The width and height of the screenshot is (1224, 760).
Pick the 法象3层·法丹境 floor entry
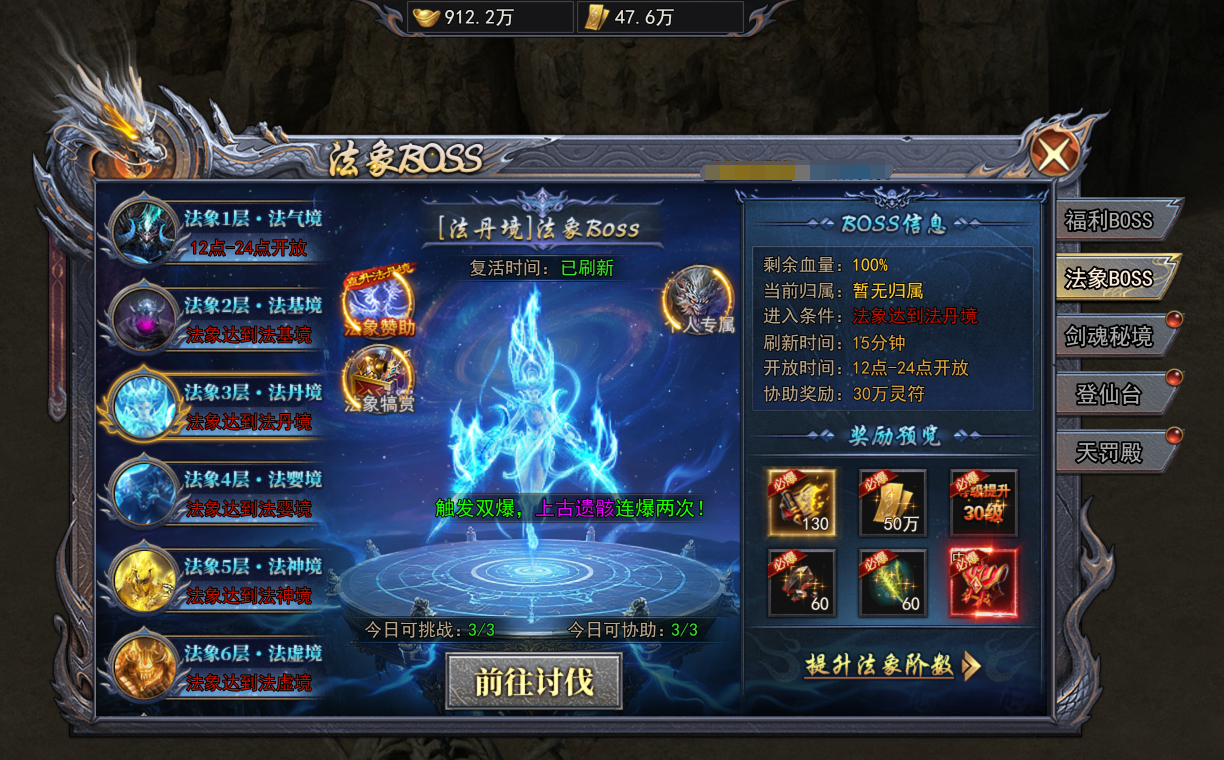pos(220,406)
